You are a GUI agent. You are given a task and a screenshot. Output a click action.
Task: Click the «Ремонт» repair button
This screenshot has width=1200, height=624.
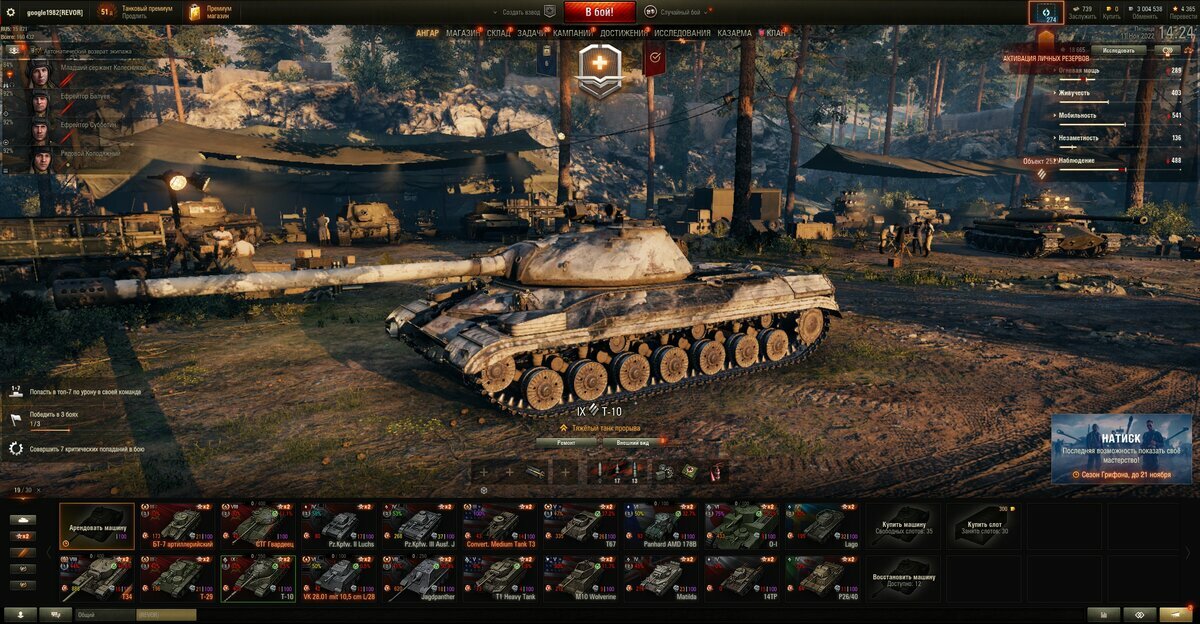click(x=564, y=441)
